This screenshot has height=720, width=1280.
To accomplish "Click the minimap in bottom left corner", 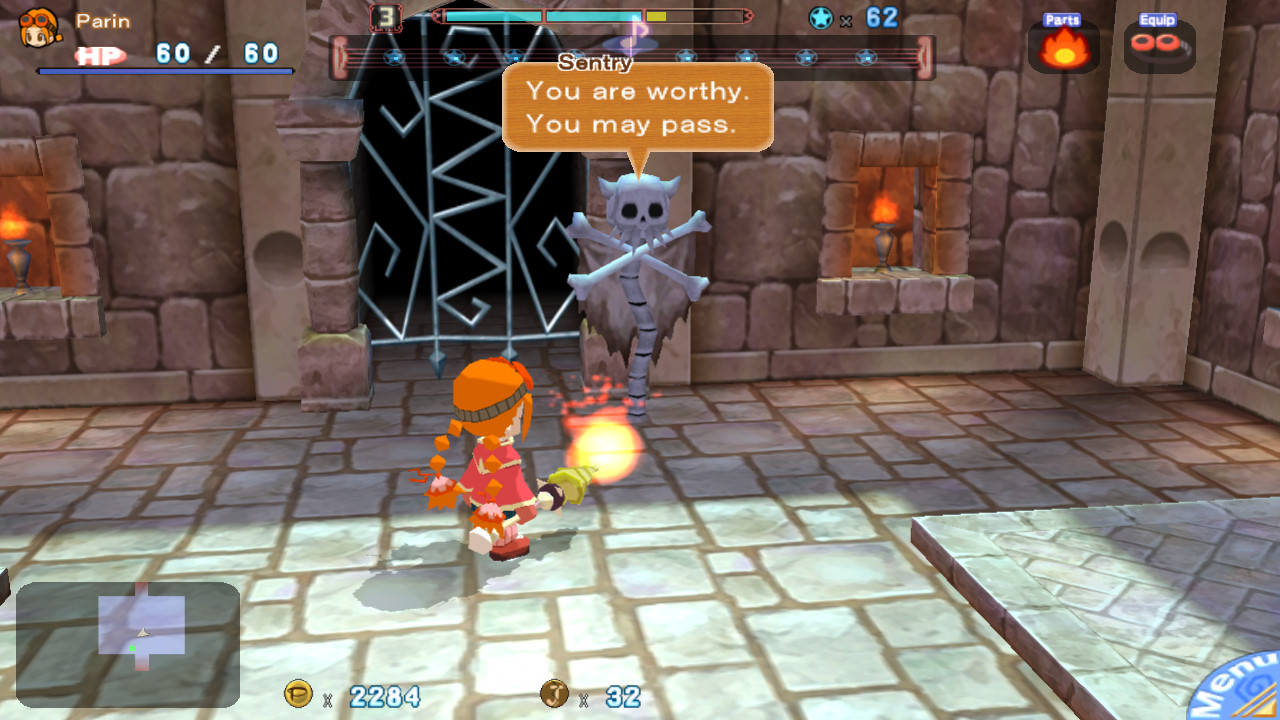I will [128, 645].
